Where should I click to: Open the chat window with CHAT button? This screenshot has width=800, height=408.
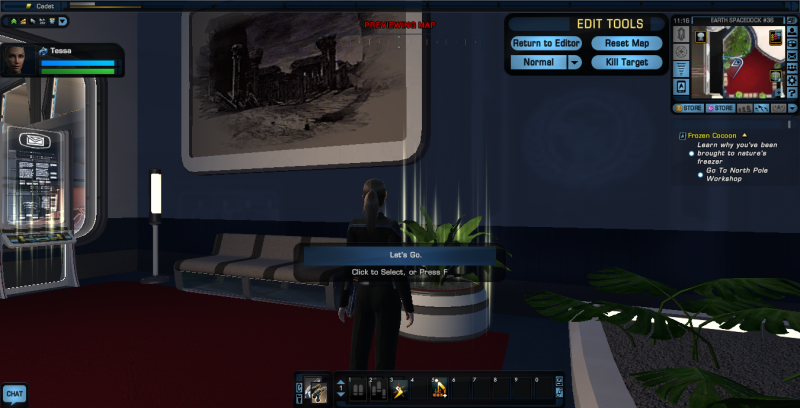tap(14, 394)
